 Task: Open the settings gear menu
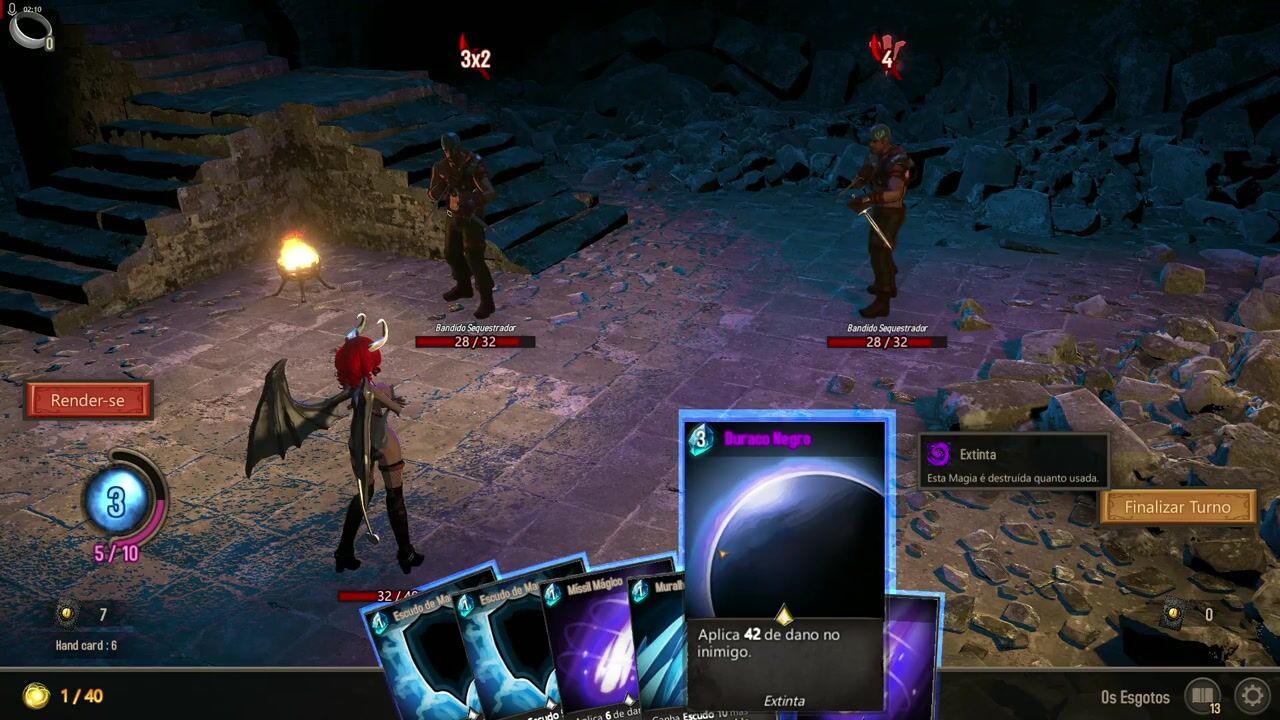tap(1252, 695)
